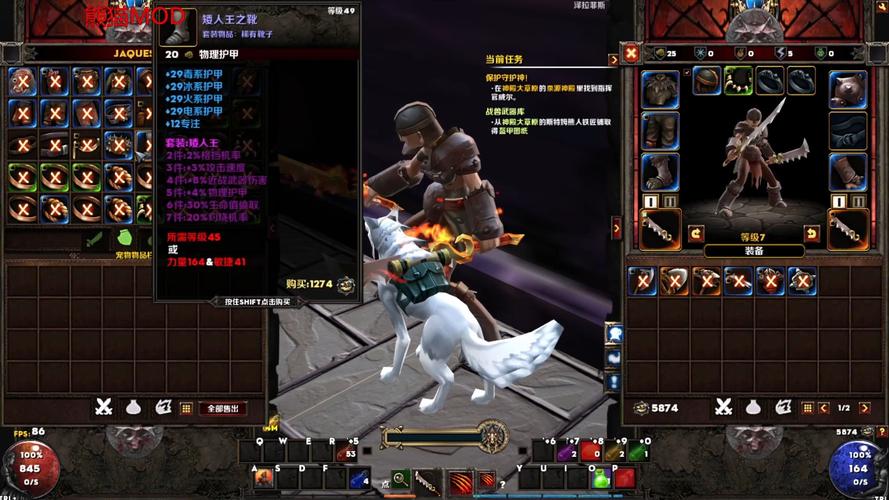
Task: Select the equipped belt slot
Action: point(848,130)
